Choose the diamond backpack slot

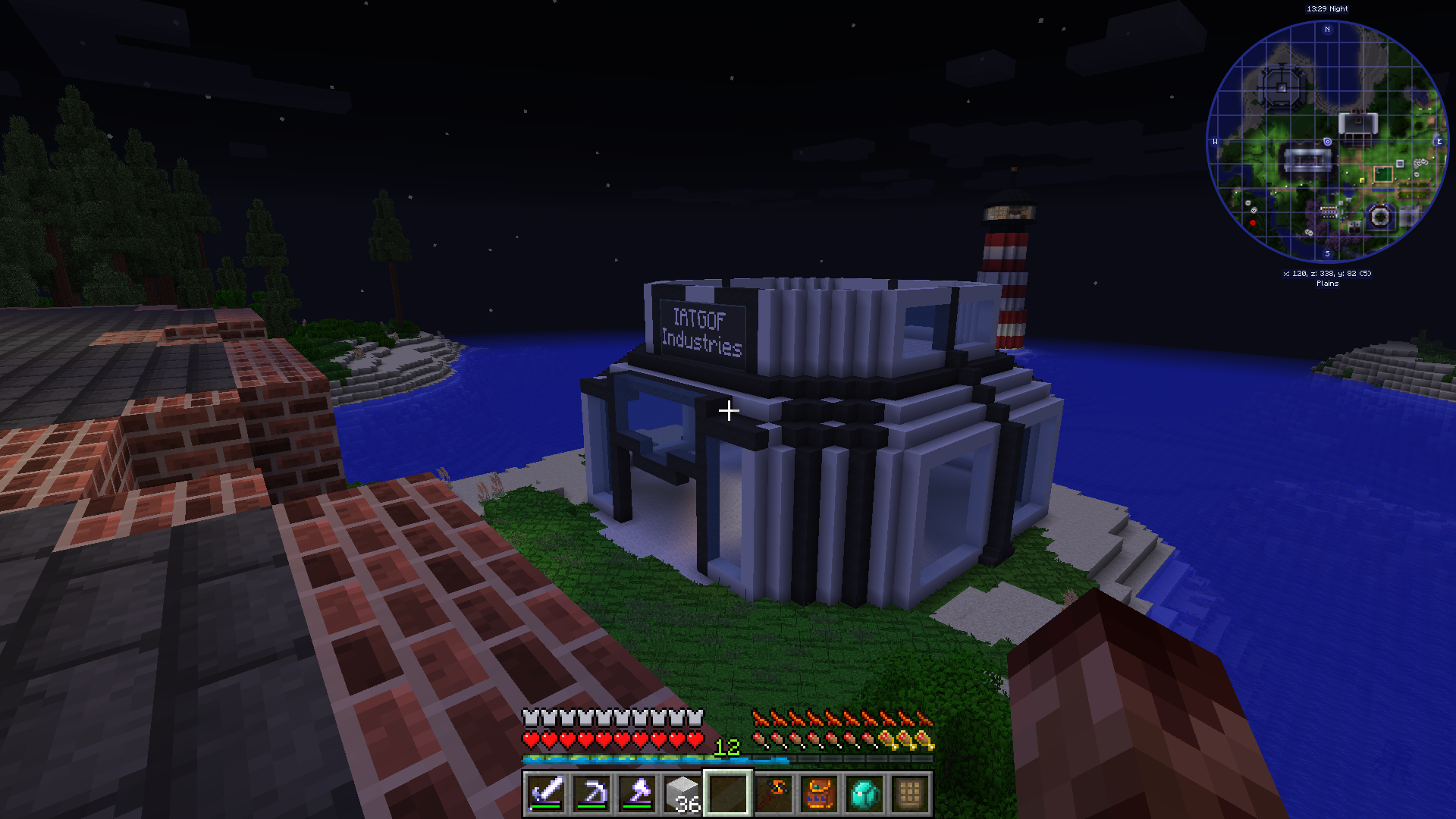point(864,793)
